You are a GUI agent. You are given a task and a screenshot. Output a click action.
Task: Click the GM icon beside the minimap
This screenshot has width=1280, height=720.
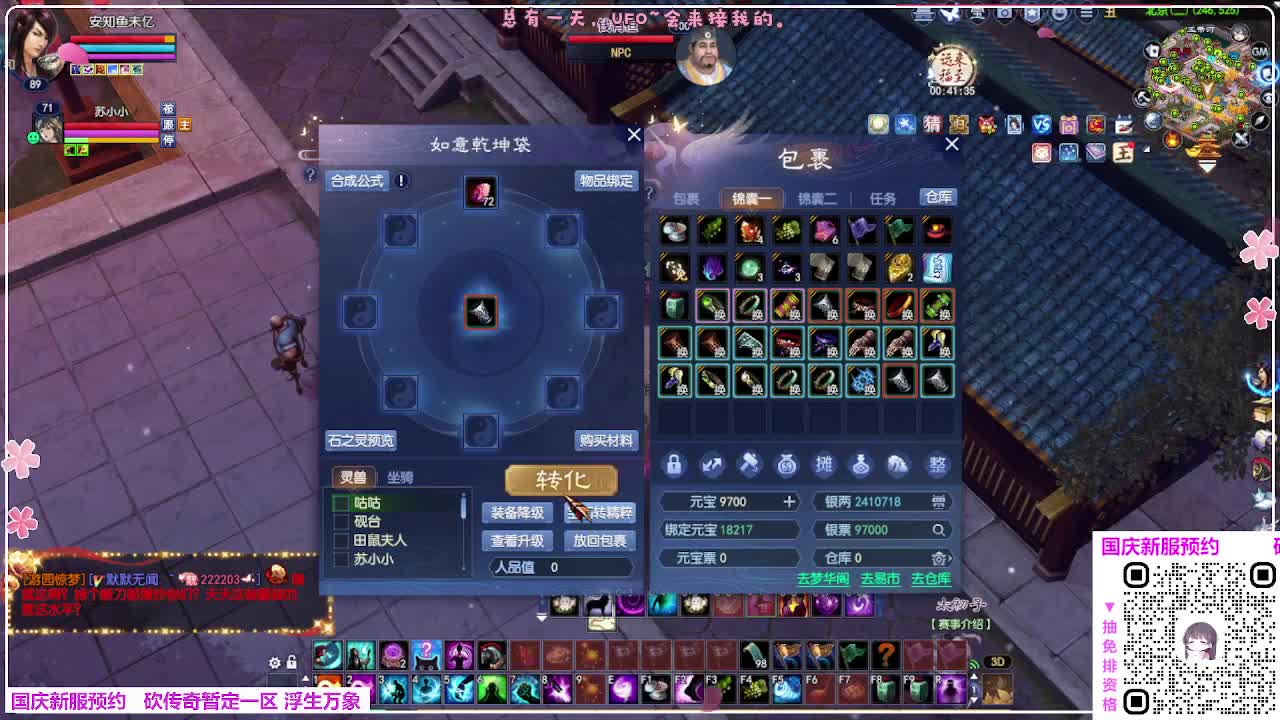coord(1260,53)
